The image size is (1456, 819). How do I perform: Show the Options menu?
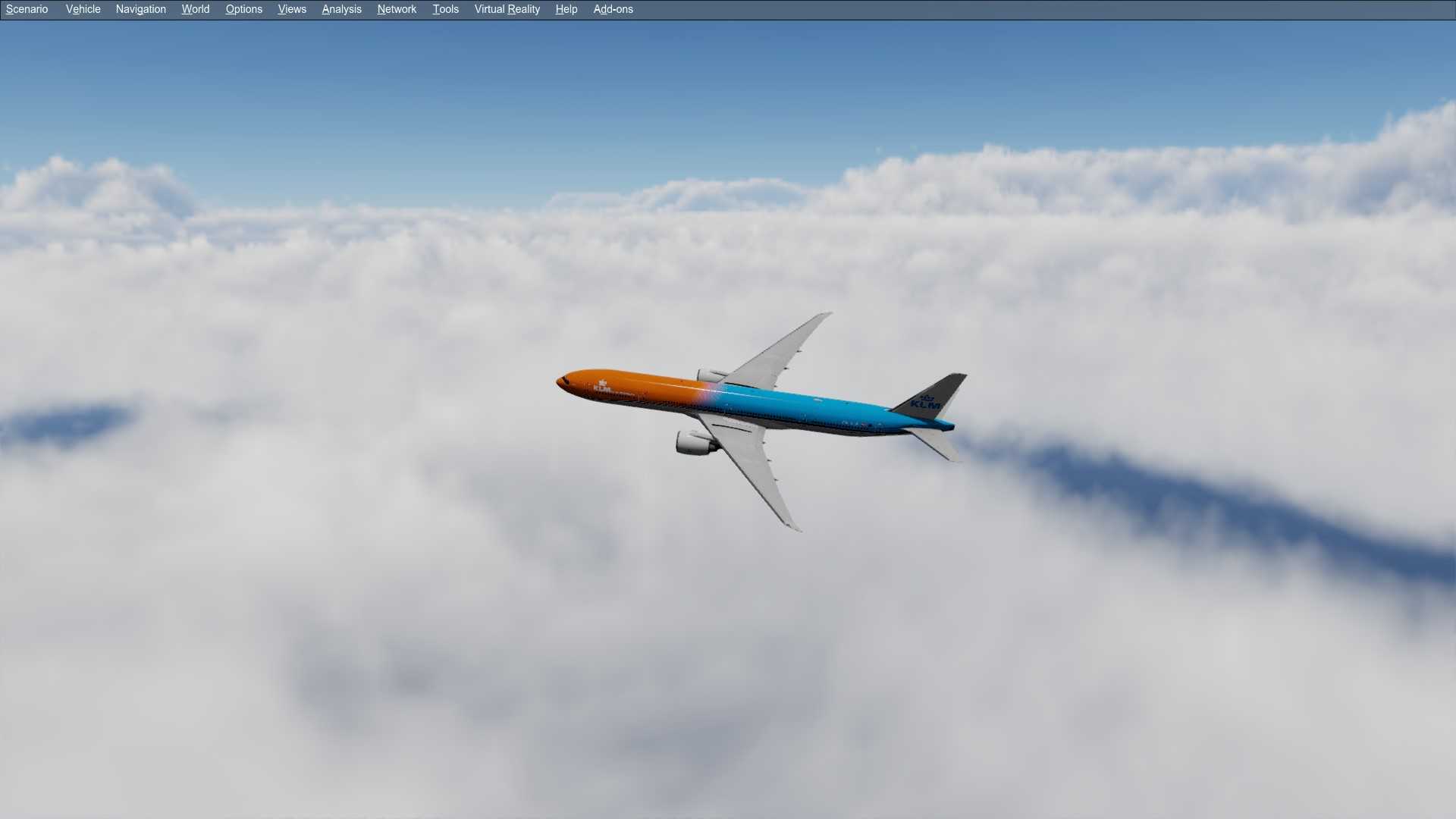(243, 9)
